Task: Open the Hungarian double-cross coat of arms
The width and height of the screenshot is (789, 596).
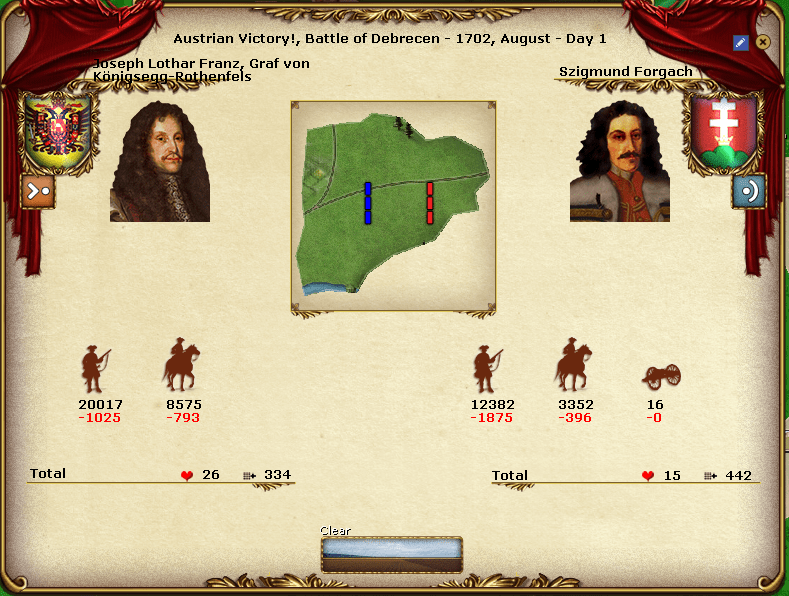Action: click(723, 131)
